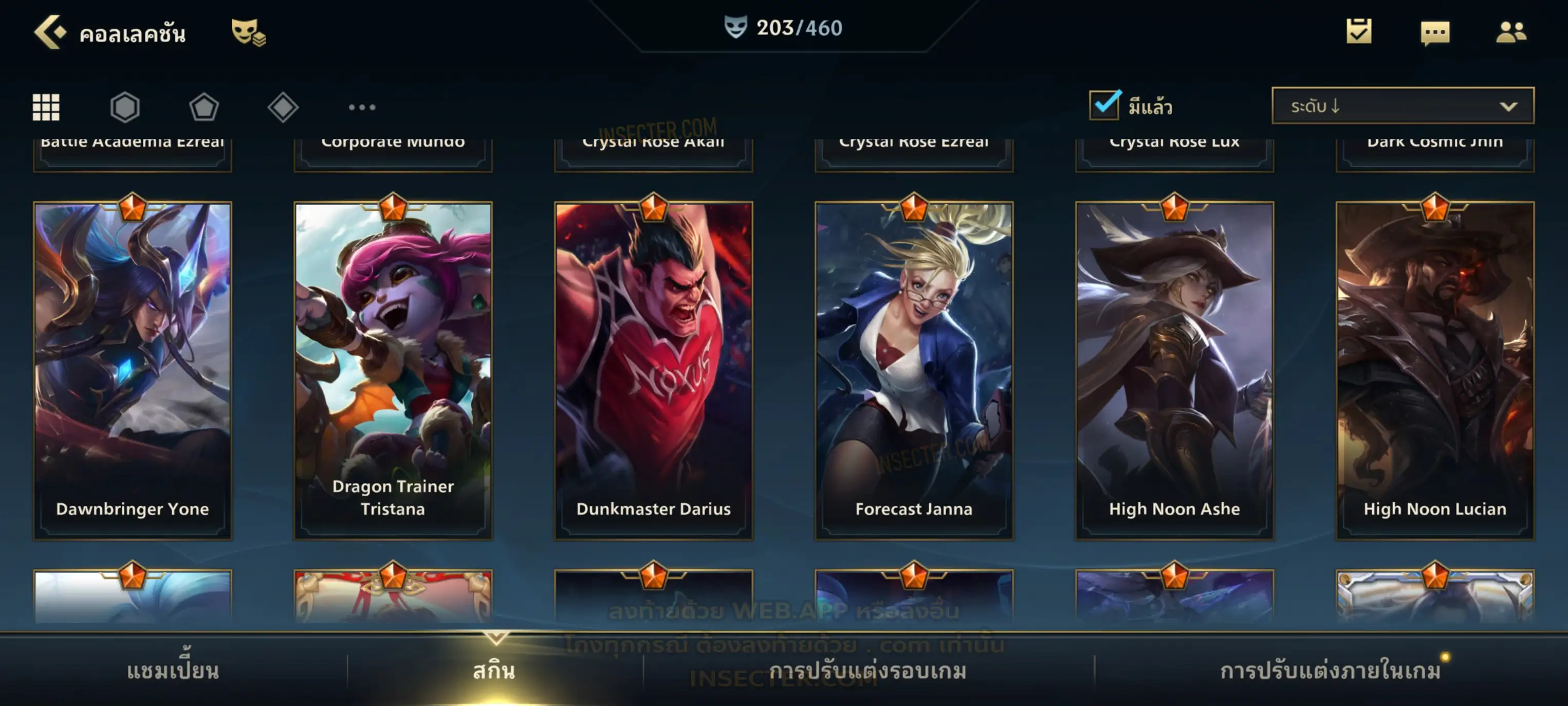This screenshot has height=706, width=1568.
Task: Pick the High Noon Ashe skin card
Action: point(1174,370)
